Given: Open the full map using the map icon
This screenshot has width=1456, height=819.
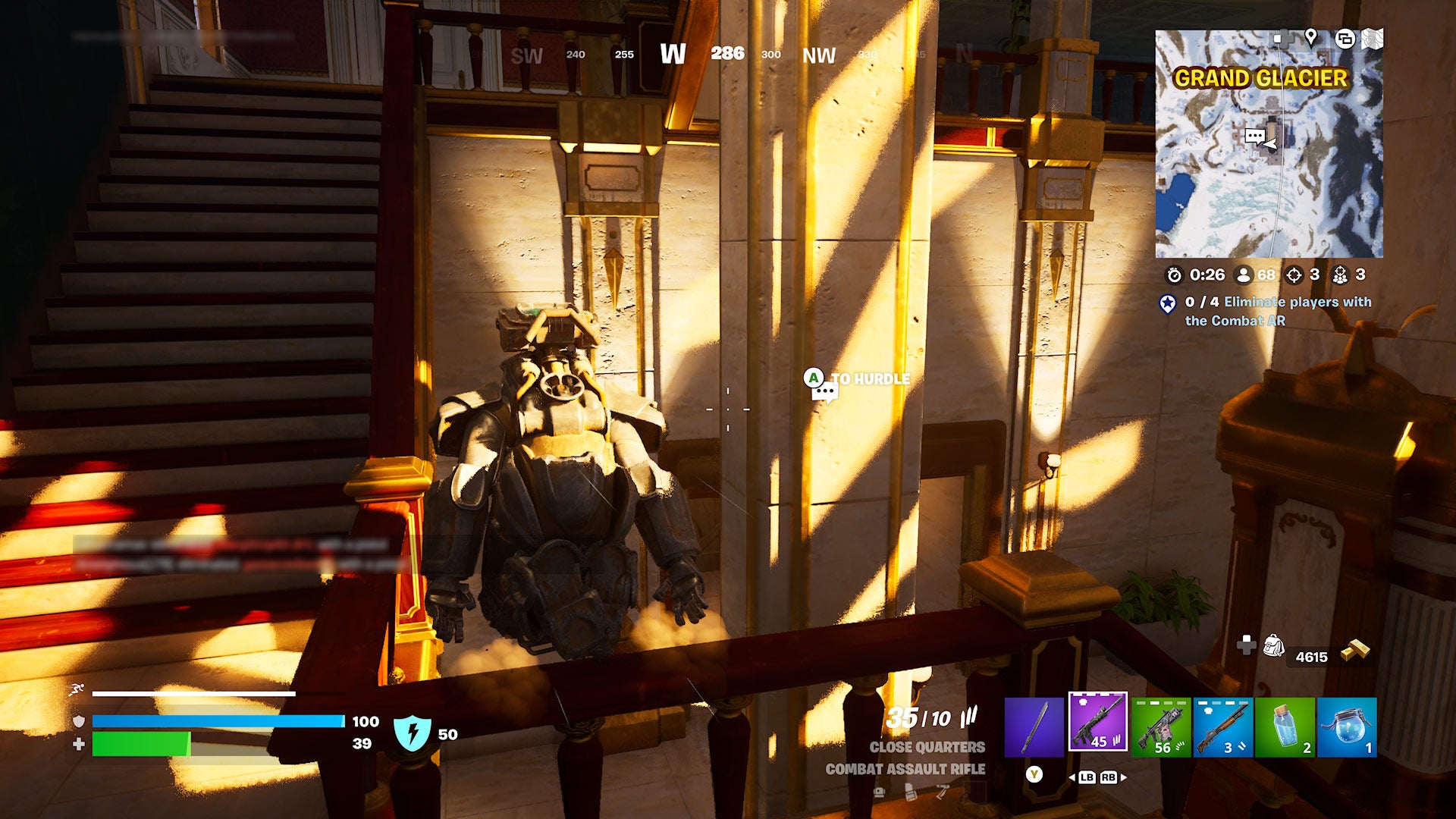Looking at the screenshot, I should point(1372,37).
